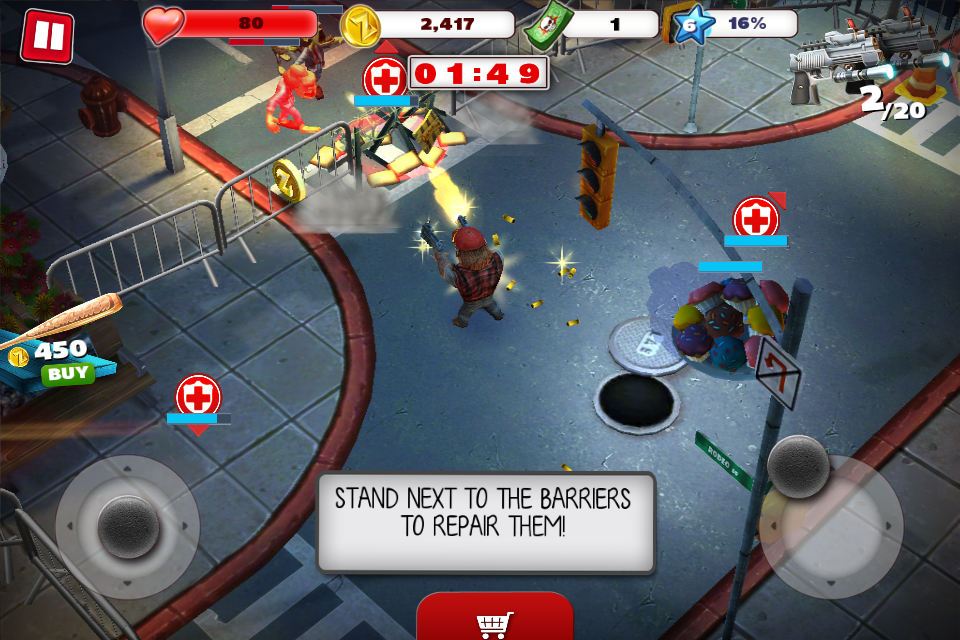Buy the baseball bat for 450 coins
Screen dimensions: 960x640
[x=67, y=374]
